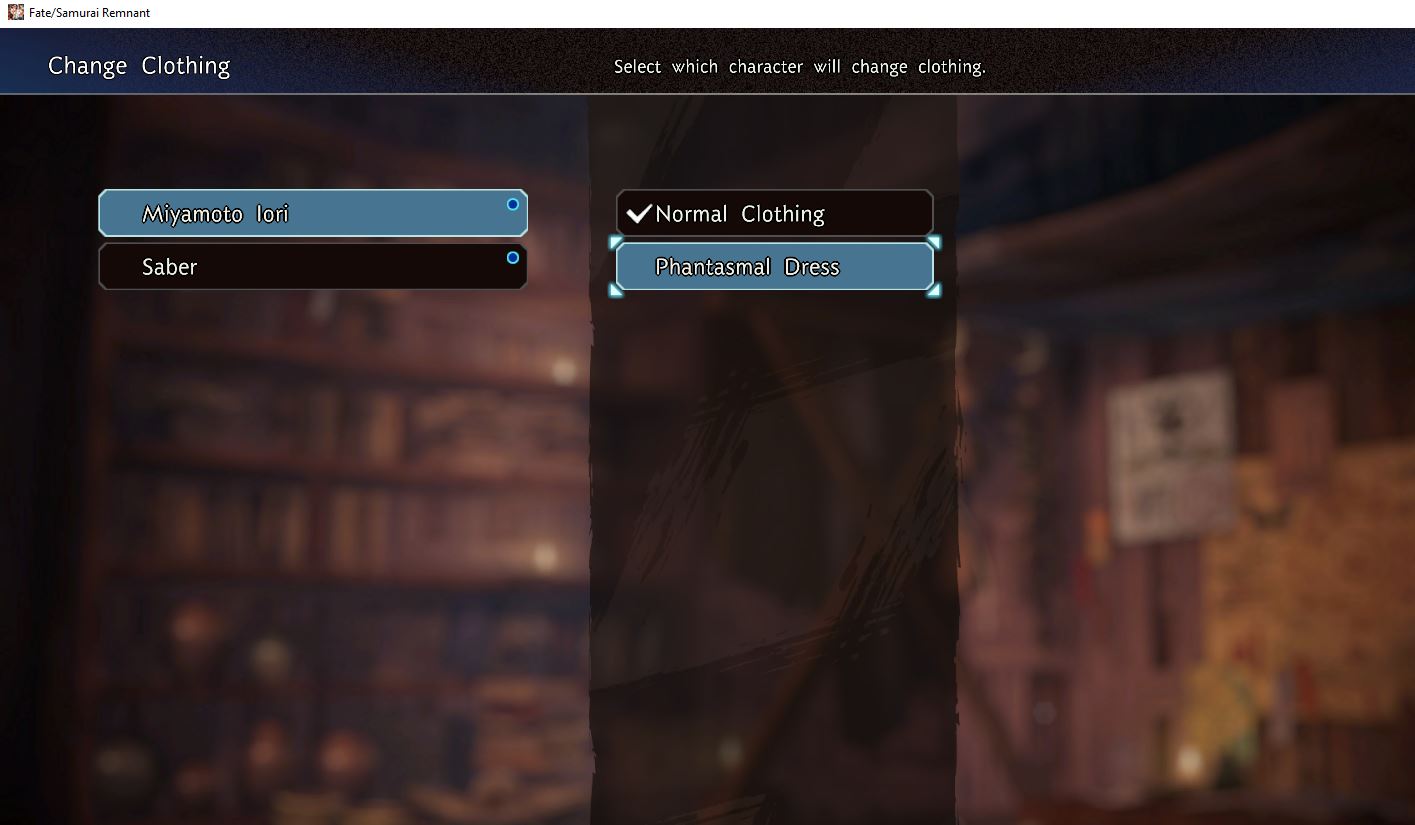The height and width of the screenshot is (825, 1415).
Task: Click the Change Clothing header title
Action: pyautogui.click(x=138, y=65)
